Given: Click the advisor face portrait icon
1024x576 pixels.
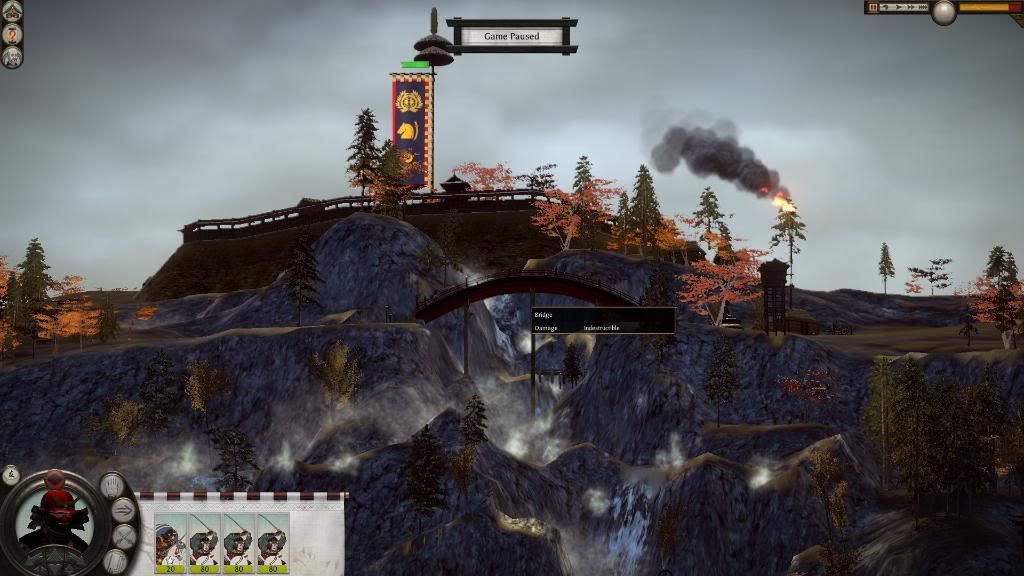Looking at the screenshot, I should tap(12, 56).
